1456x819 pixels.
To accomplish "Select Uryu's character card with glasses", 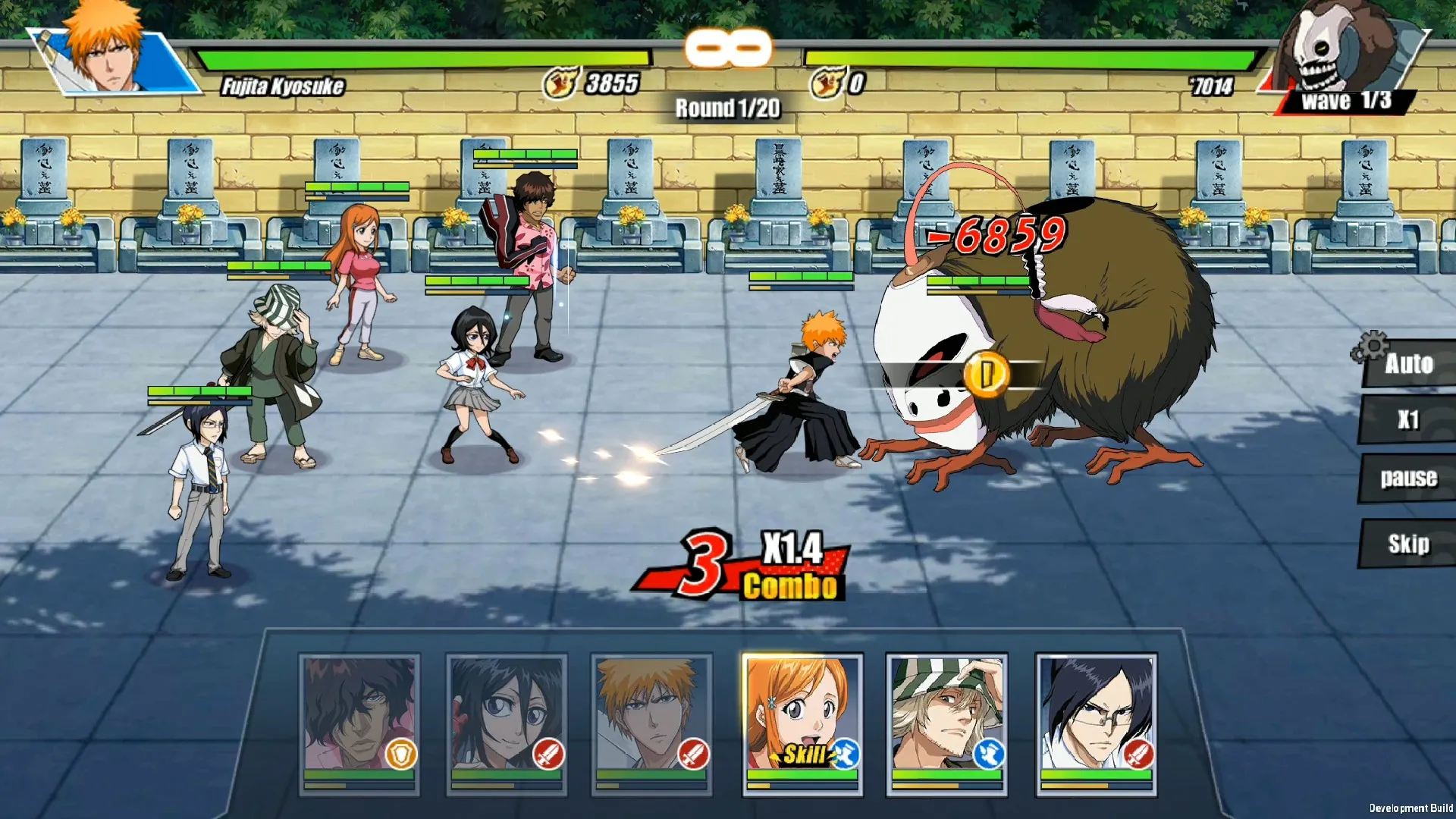I will coord(1096,723).
